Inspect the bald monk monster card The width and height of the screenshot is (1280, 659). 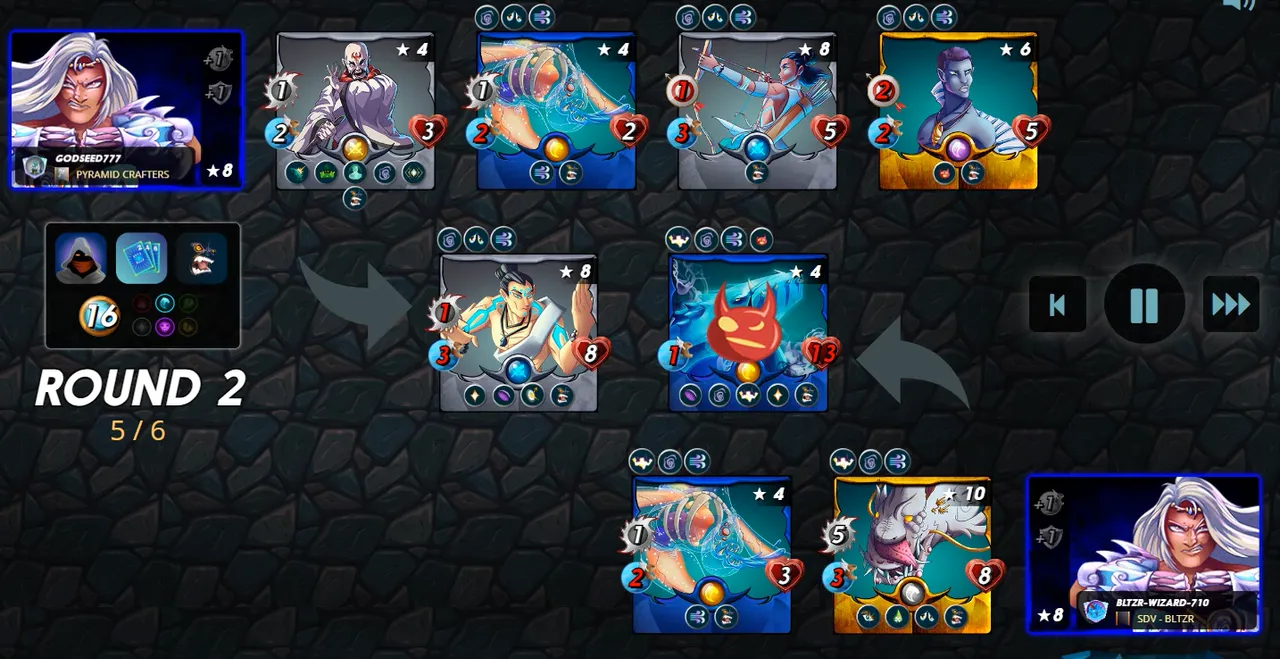(x=355, y=110)
